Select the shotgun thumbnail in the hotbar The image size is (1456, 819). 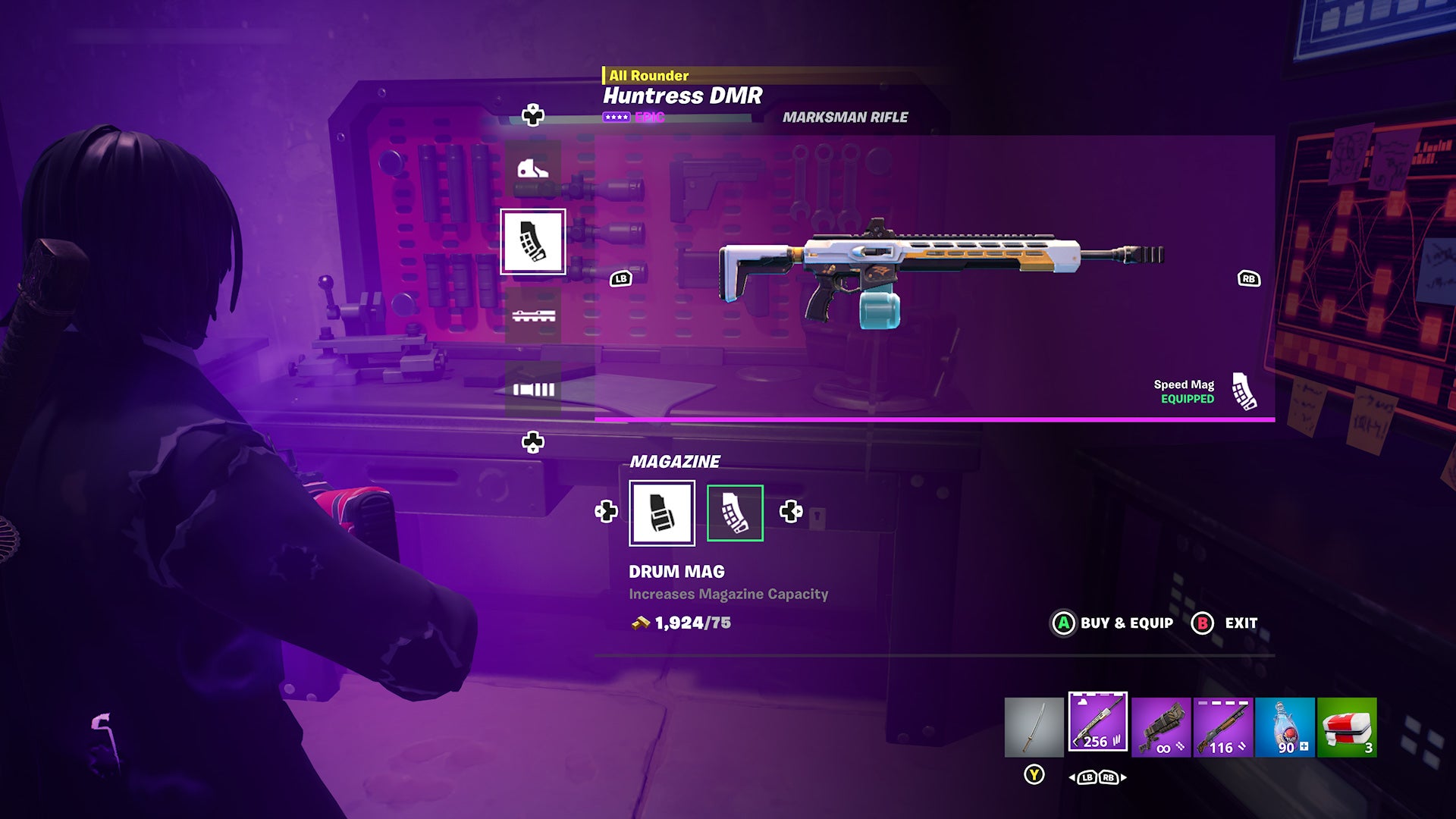point(1222,726)
